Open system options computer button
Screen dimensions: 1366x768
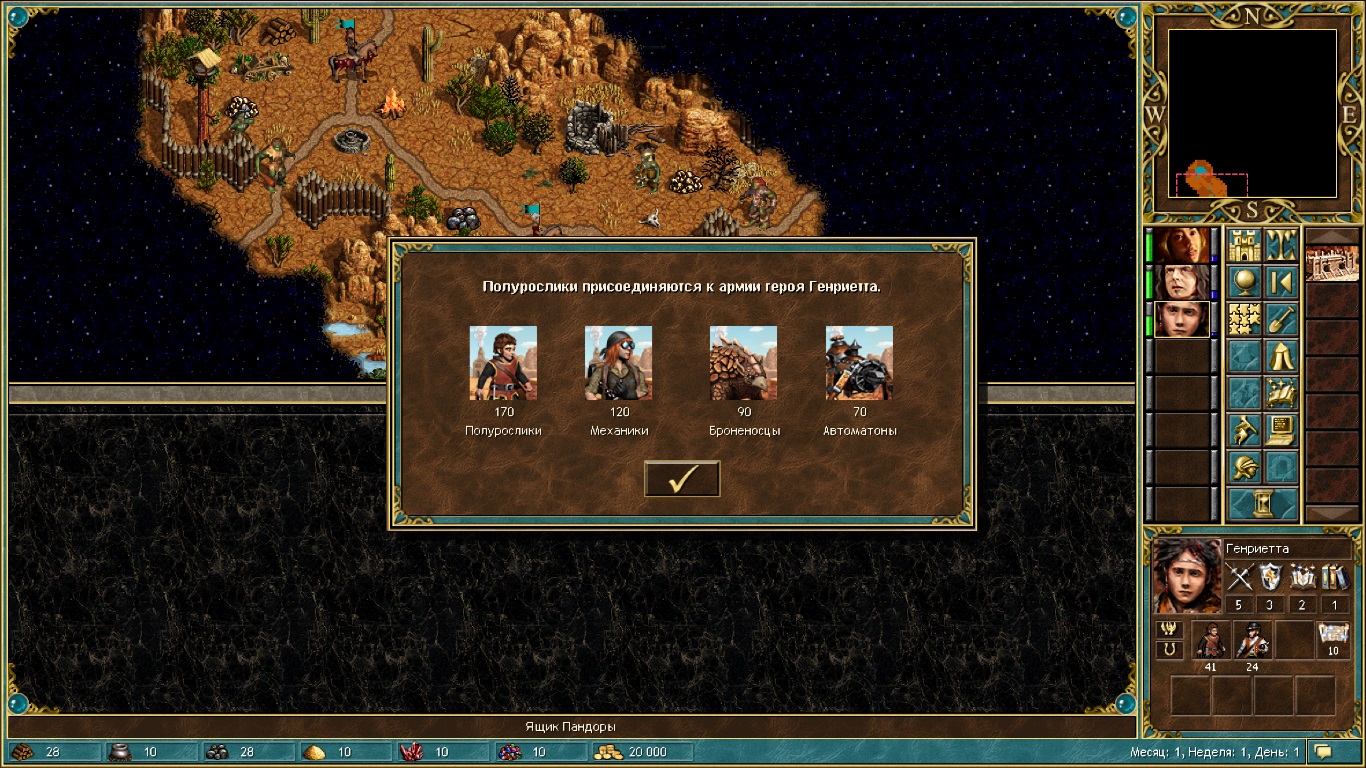pyautogui.click(x=1281, y=430)
